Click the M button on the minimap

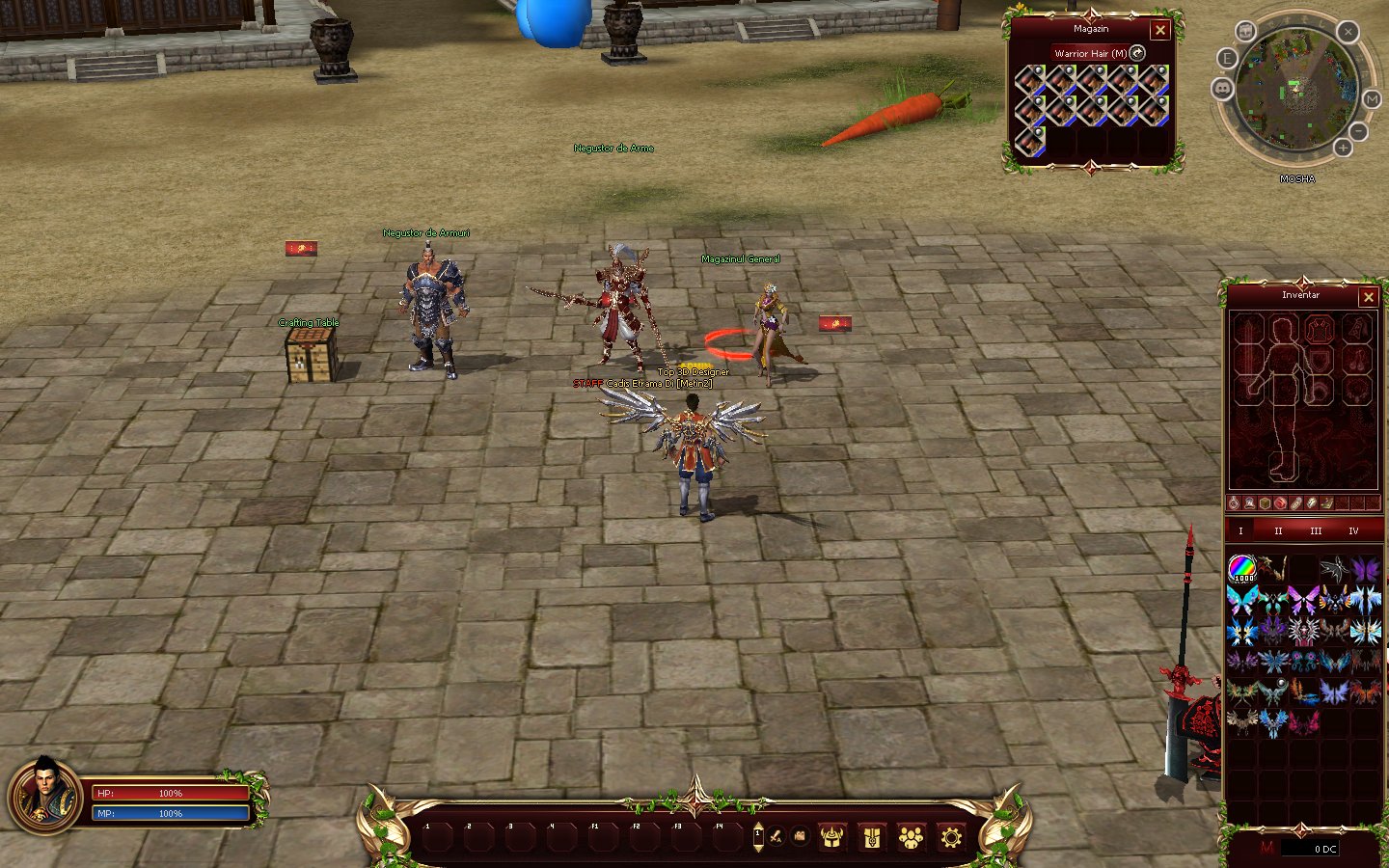tap(1372, 99)
